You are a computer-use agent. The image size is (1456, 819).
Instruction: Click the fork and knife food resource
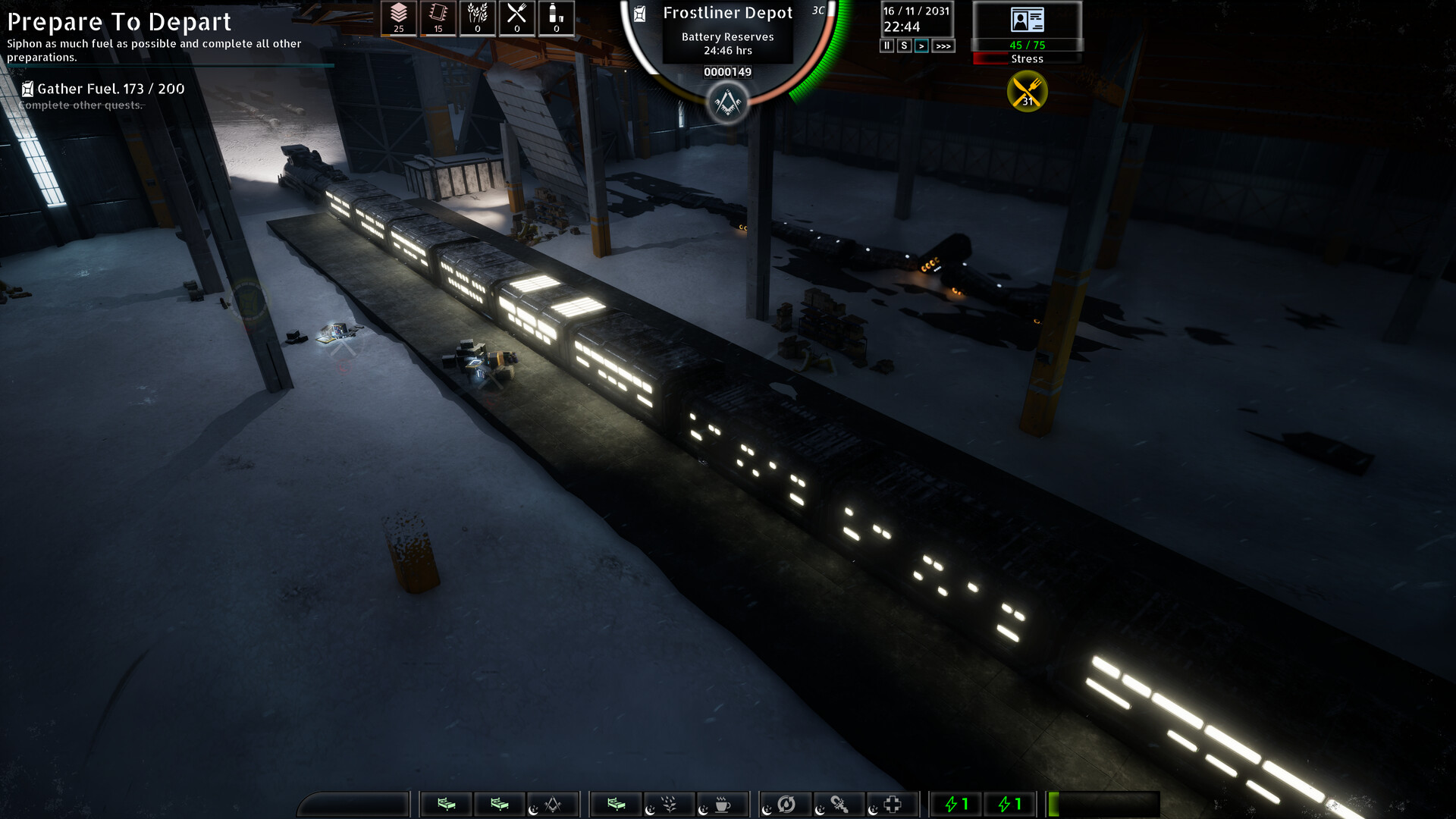[x=517, y=18]
